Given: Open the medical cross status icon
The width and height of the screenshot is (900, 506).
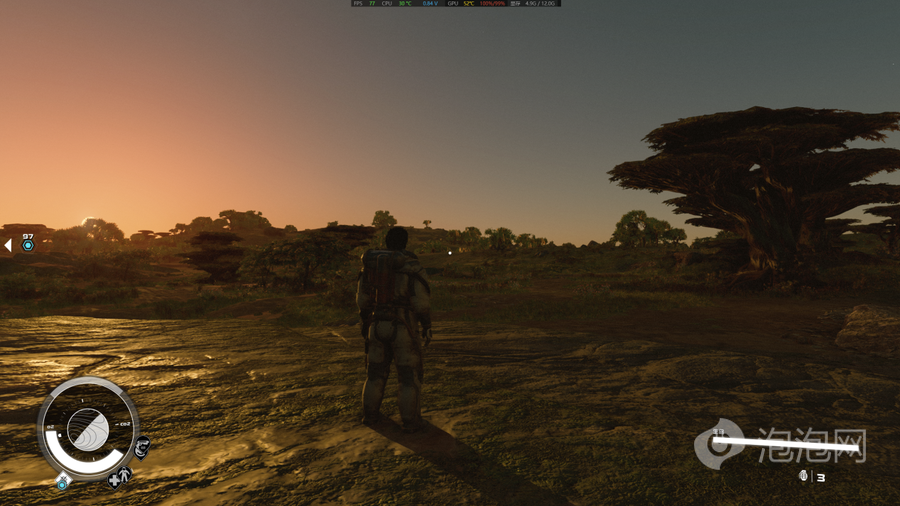Looking at the screenshot, I should (x=115, y=479).
